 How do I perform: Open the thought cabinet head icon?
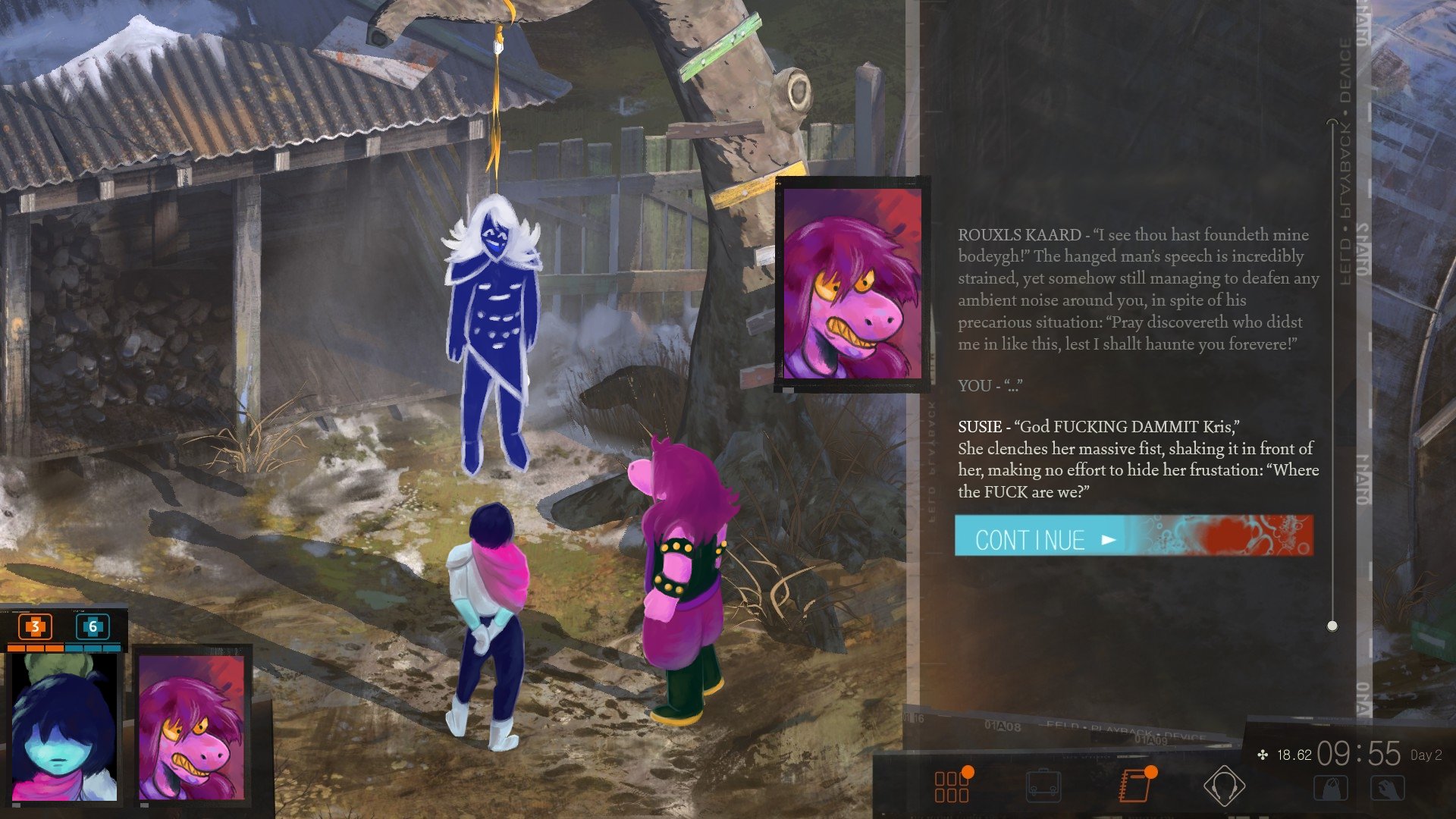pyautogui.click(x=1224, y=786)
